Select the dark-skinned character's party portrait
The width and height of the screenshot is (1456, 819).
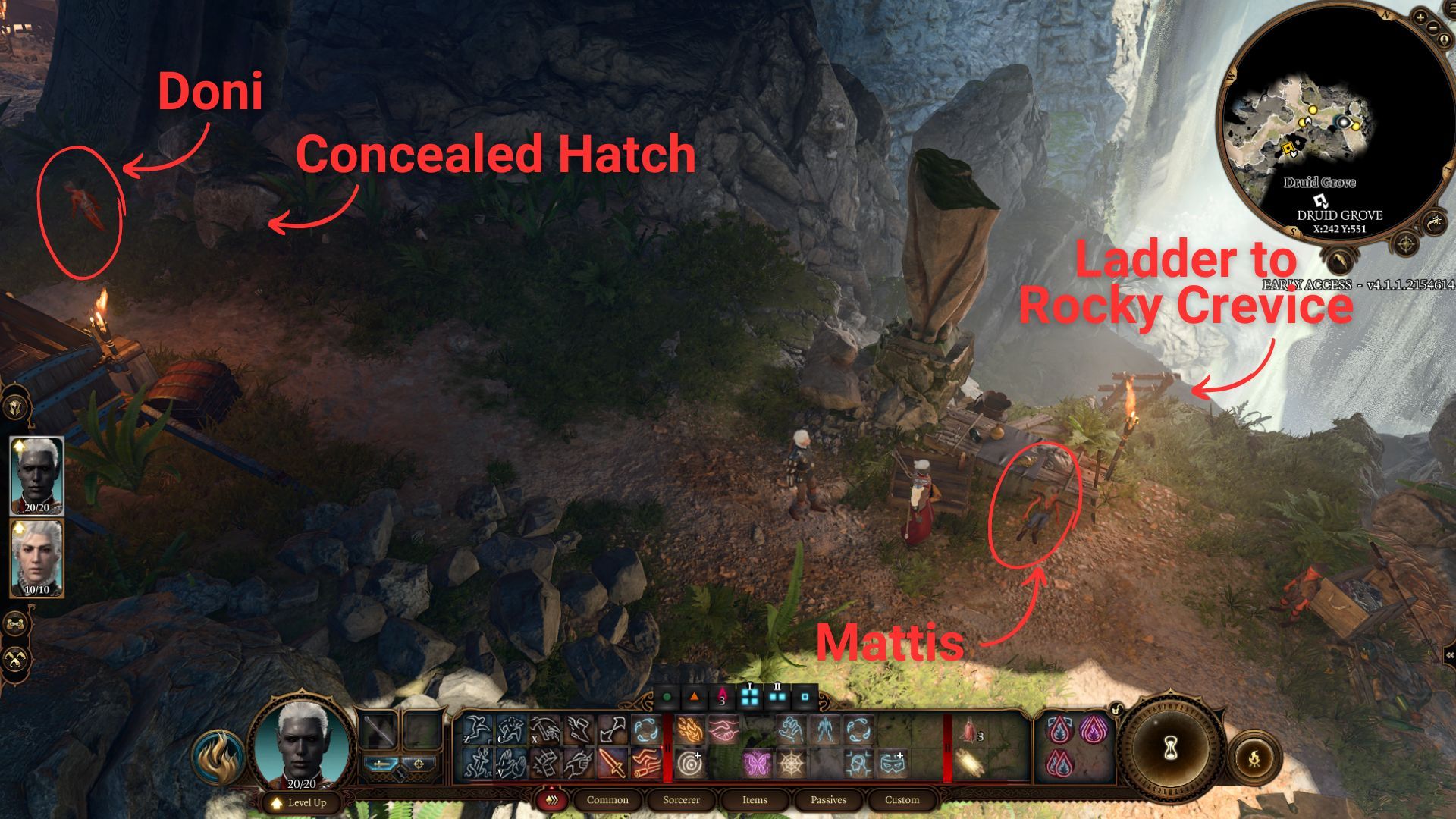click(36, 475)
